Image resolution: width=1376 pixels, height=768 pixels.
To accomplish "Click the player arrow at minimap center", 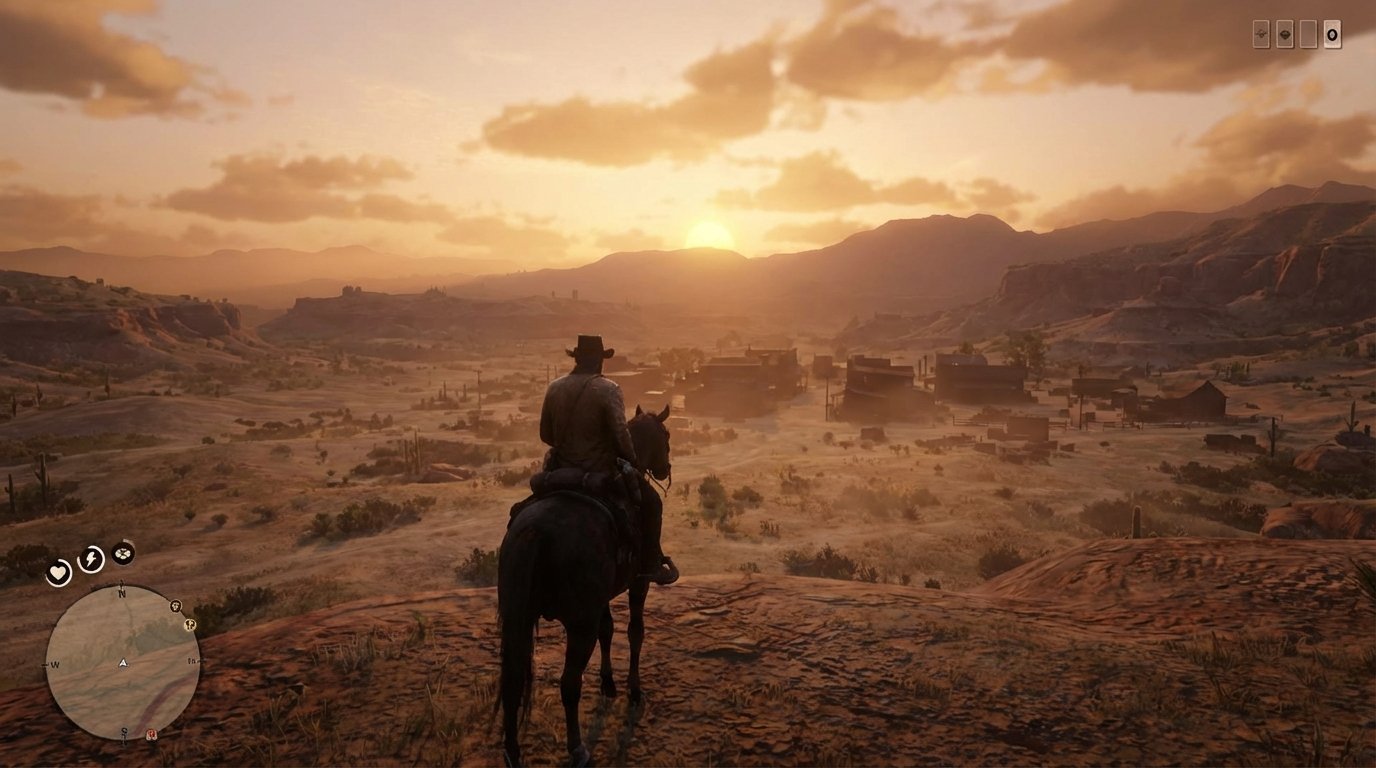I will (x=123, y=662).
